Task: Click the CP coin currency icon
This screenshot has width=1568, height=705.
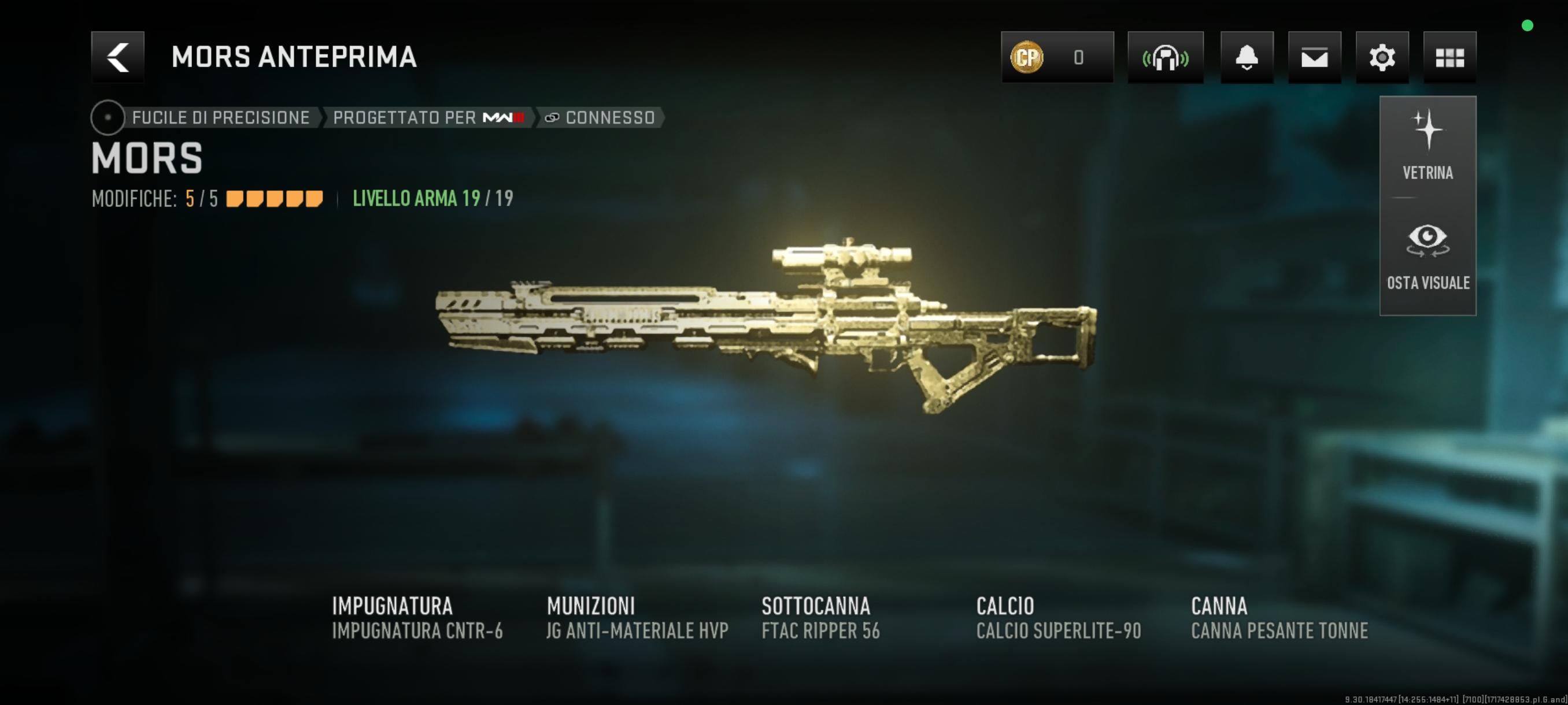Action: 1026,57
